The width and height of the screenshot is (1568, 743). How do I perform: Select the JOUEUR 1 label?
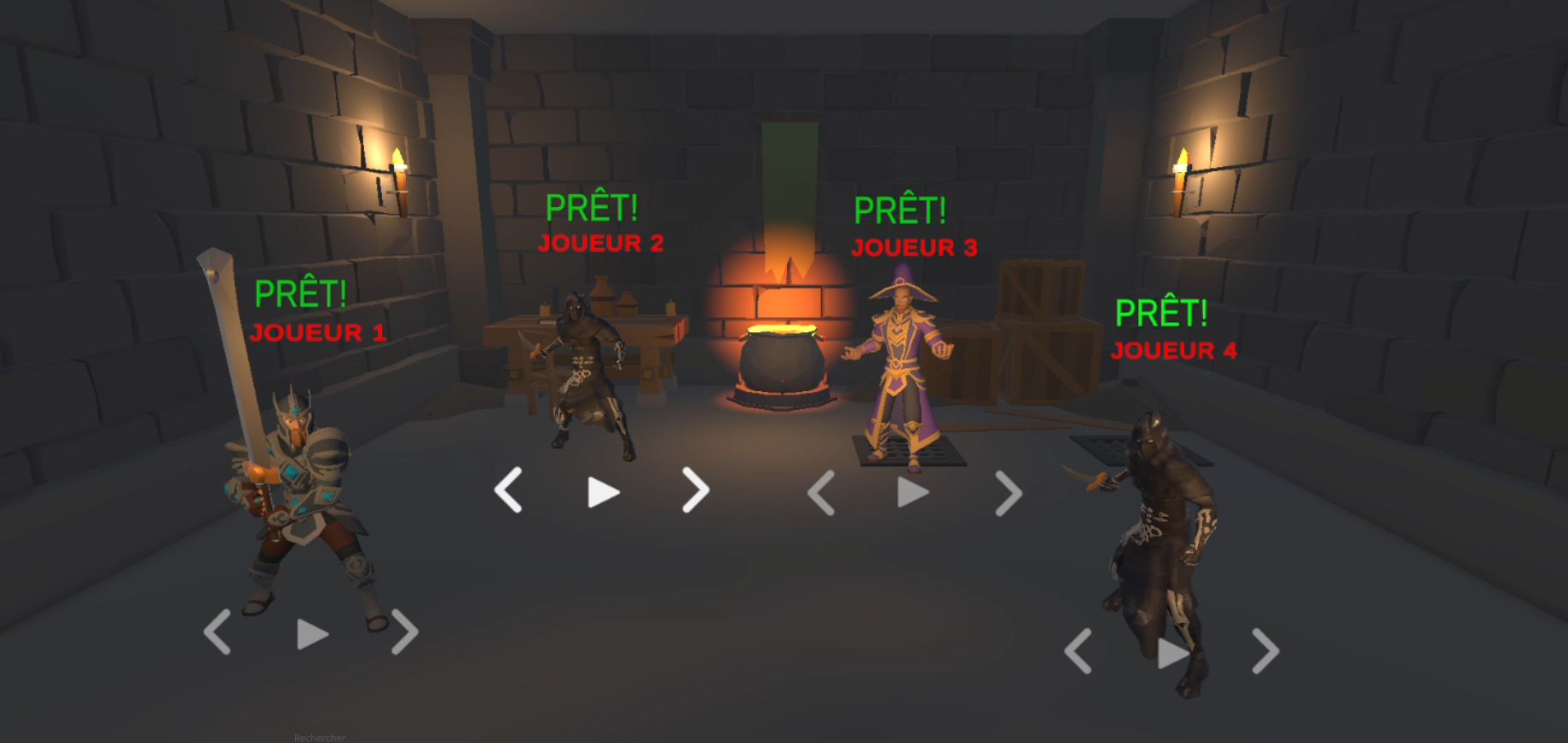pyautogui.click(x=320, y=331)
